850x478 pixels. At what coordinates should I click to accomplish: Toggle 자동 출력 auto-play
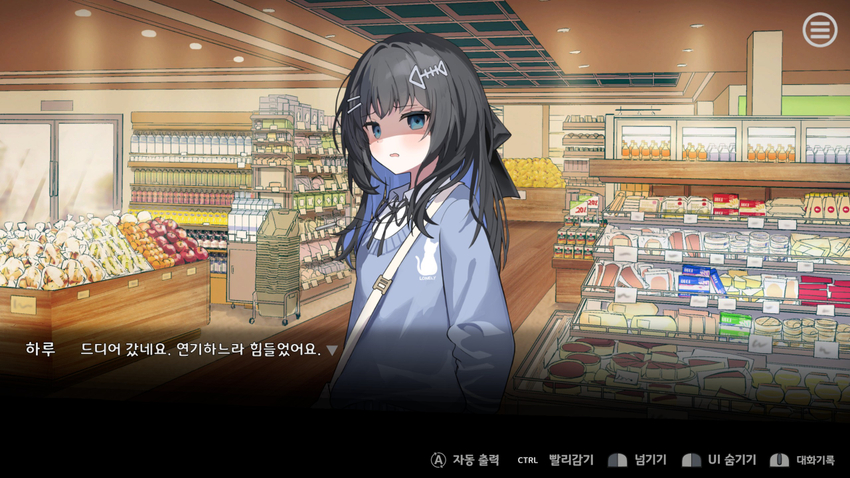(465, 460)
